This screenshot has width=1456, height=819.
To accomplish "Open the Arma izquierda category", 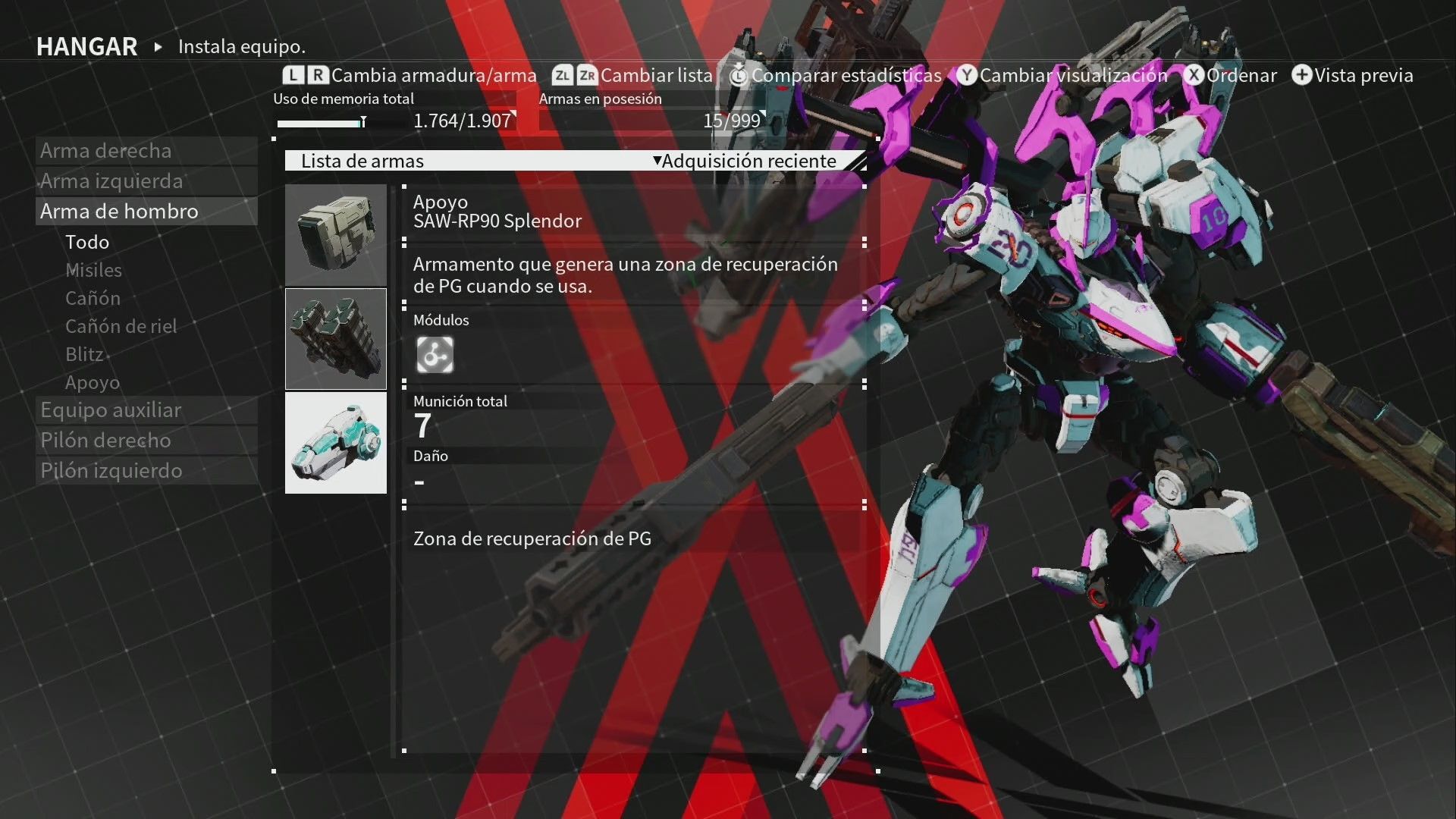I will (x=111, y=181).
